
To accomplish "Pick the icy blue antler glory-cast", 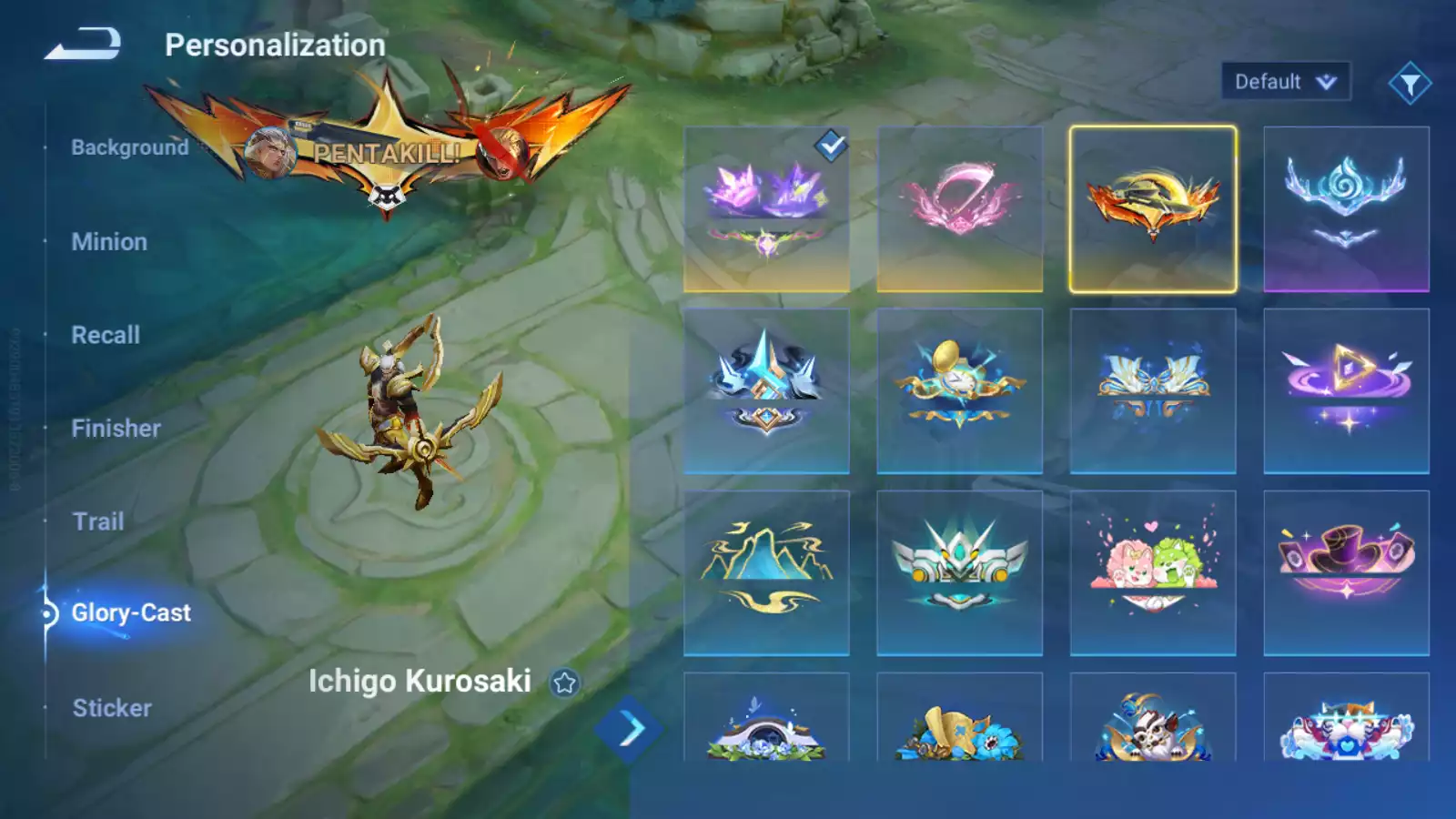I will pyautogui.click(x=1346, y=209).
